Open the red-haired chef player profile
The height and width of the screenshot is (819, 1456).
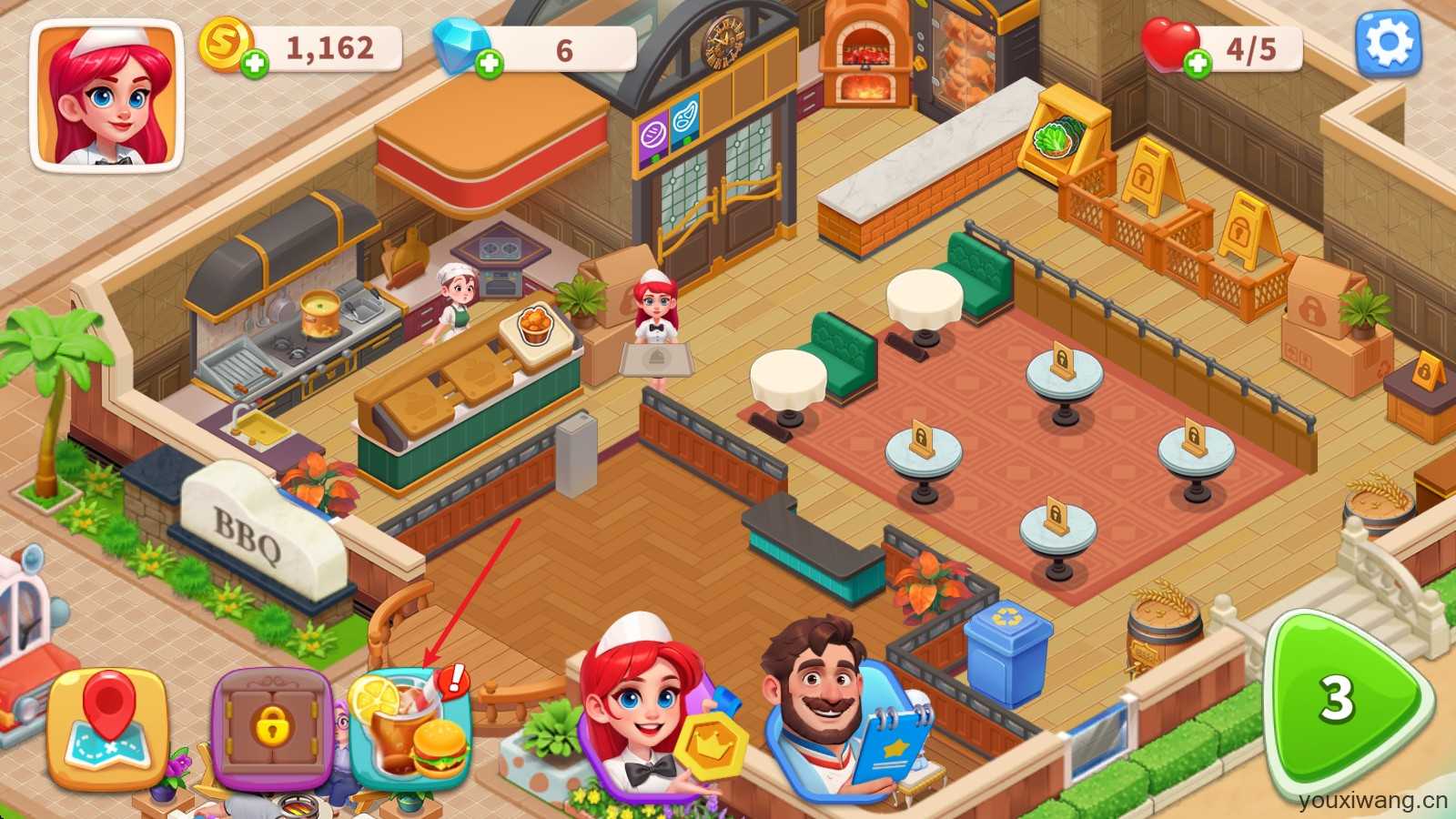[x=107, y=96]
